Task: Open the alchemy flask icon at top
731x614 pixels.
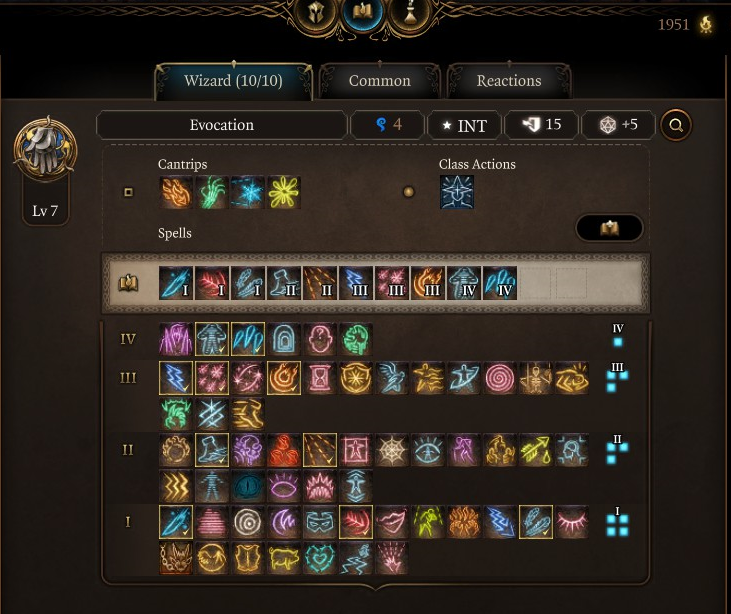Action: pyautogui.click(x=412, y=14)
